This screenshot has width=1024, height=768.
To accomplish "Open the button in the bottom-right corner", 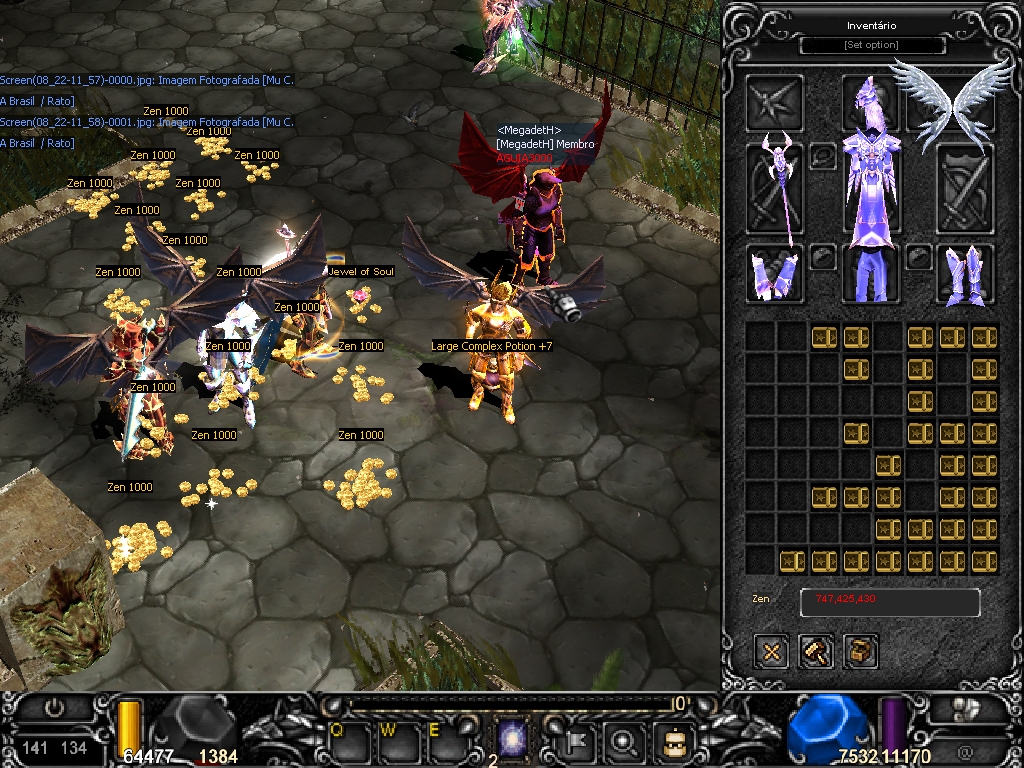I will tap(966, 710).
